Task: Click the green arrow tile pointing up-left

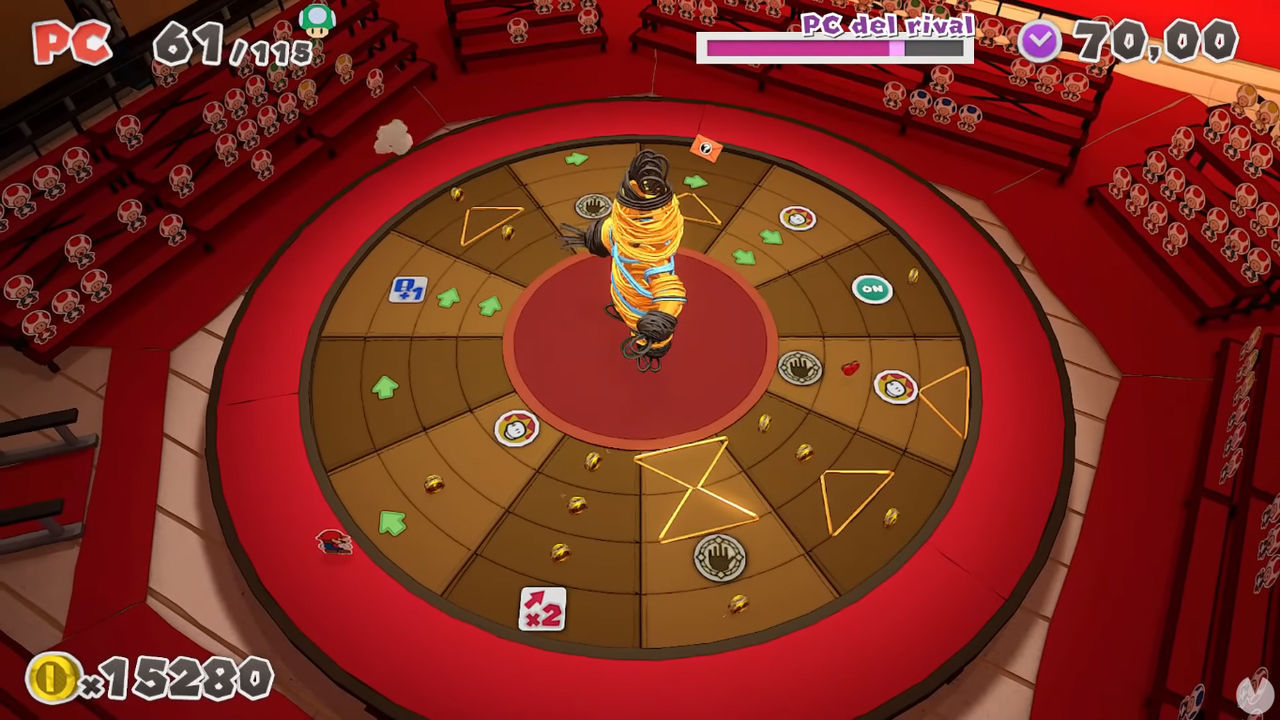Action: (x=392, y=523)
